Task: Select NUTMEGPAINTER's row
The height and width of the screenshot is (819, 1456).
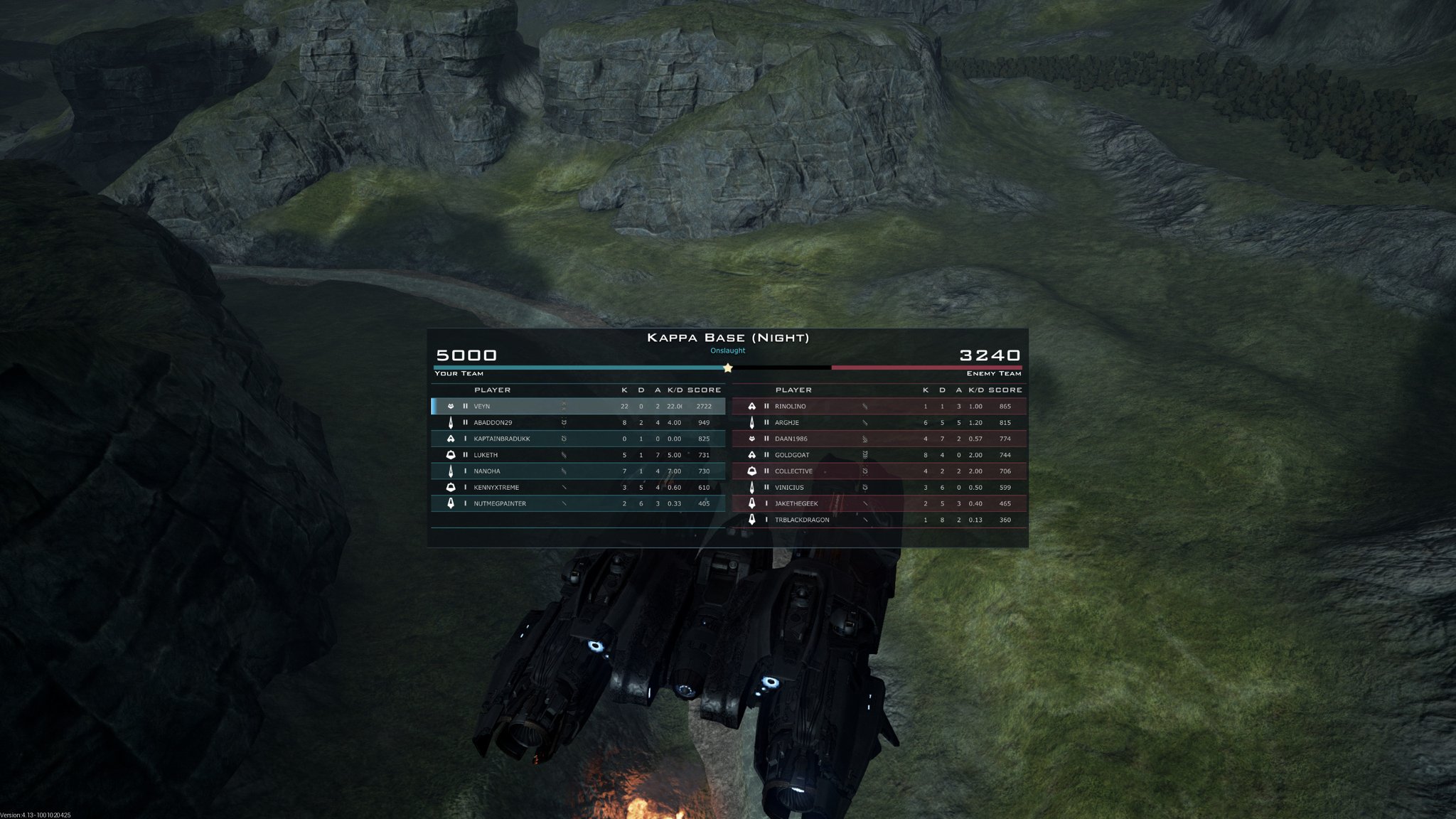Action: point(579,503)
